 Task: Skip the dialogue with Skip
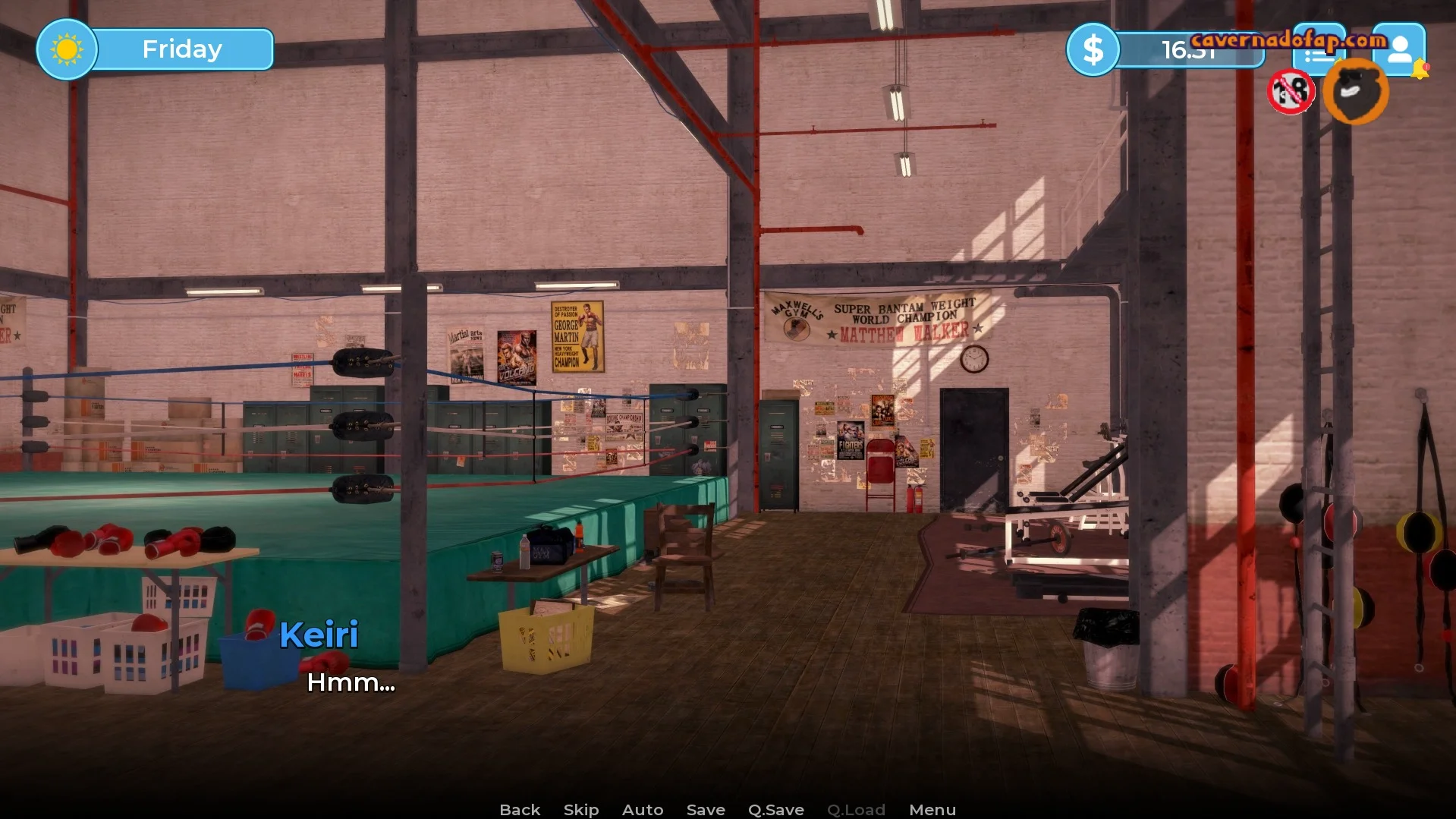(581, 810)
